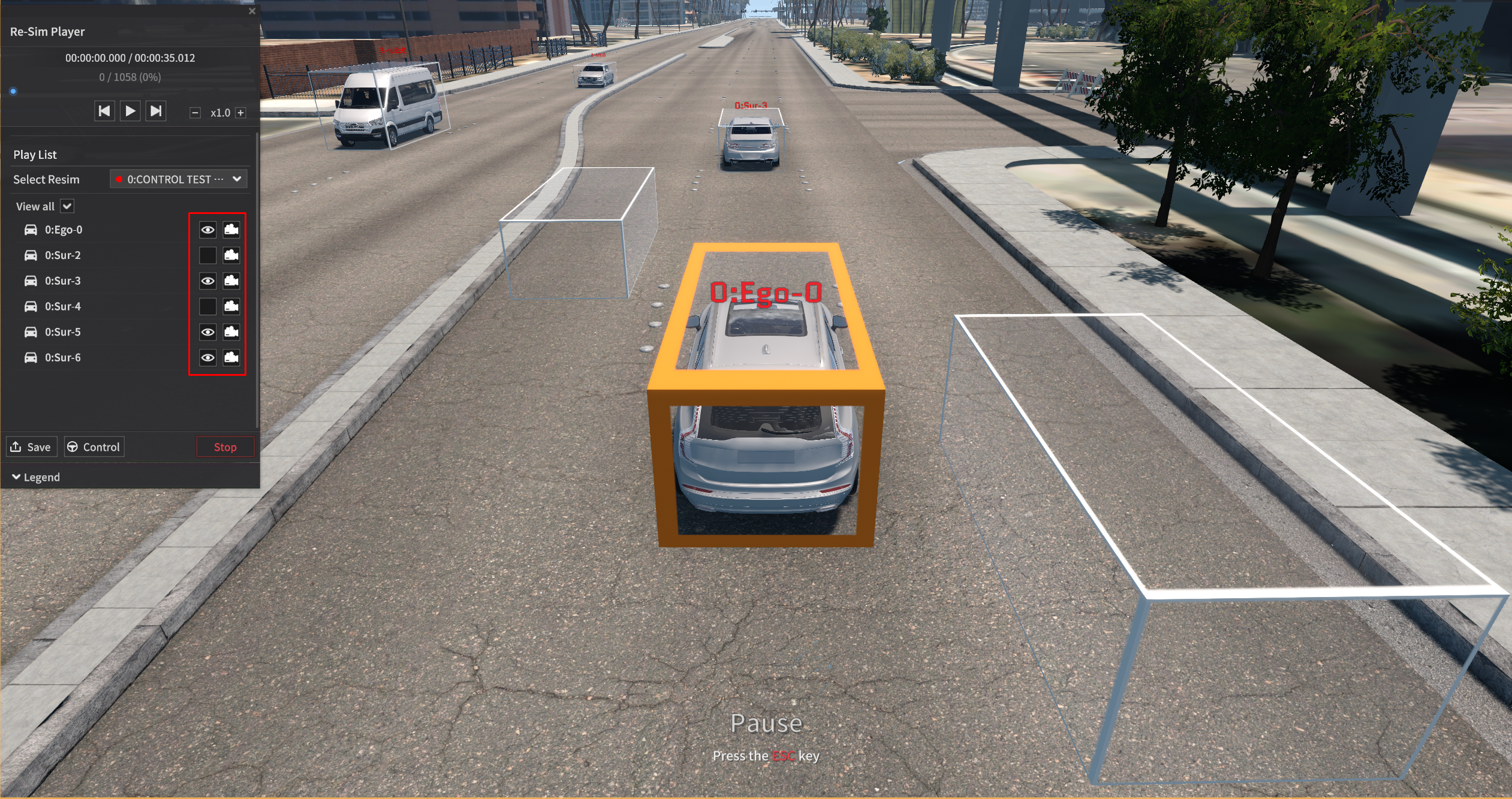Viewport: 1512px width, 799px height.
Task: Click the timeline scrubber handle
Action: point(13,91)
